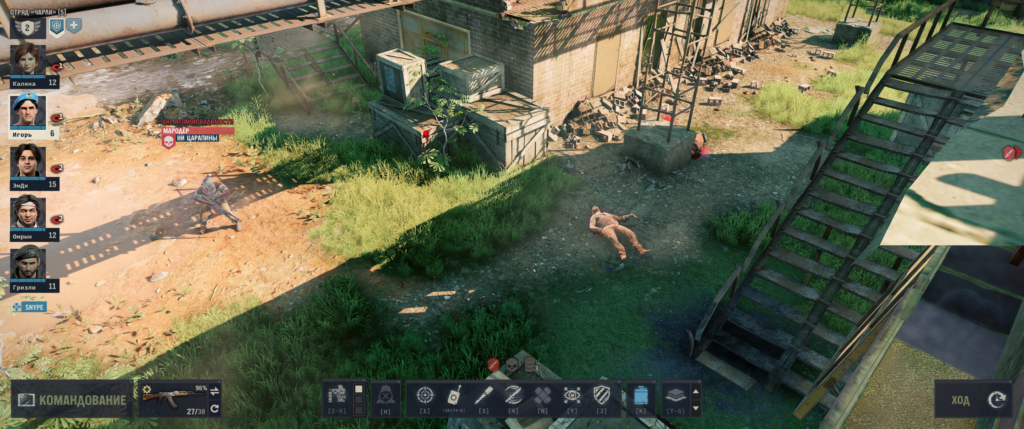Select mercenary Игорь's portrait
The height and width of the screenshot is (429, 1024).
click(28, 110)
